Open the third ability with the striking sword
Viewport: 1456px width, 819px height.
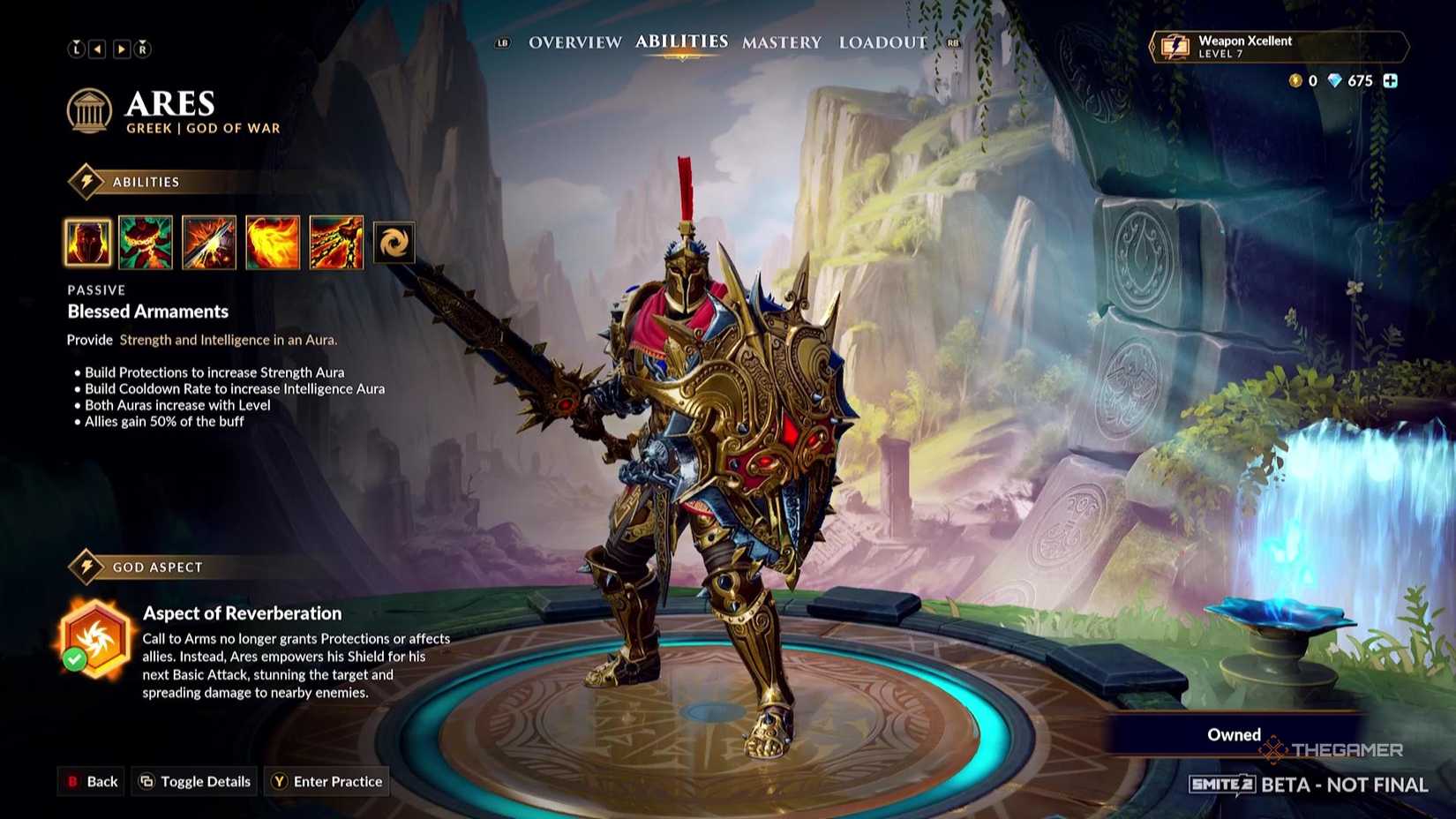[x=209, y=243]
